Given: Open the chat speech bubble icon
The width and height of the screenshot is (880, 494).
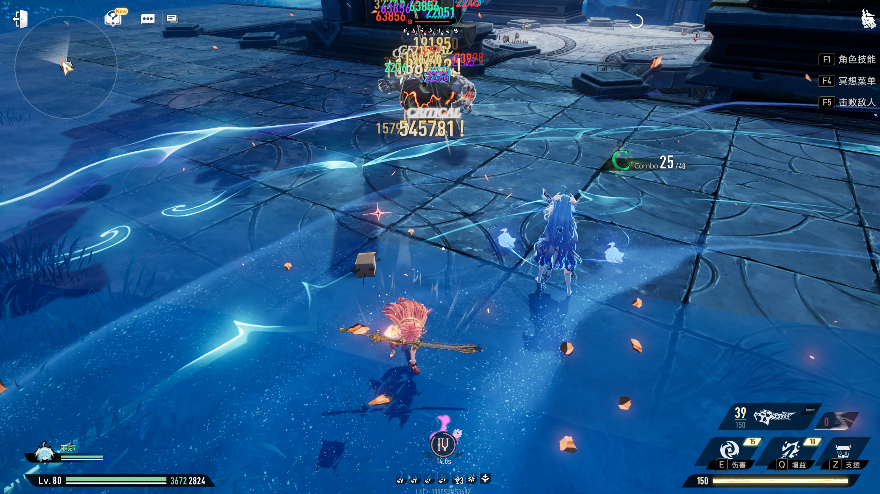Looking at the screenshot, I should (148, 18).
